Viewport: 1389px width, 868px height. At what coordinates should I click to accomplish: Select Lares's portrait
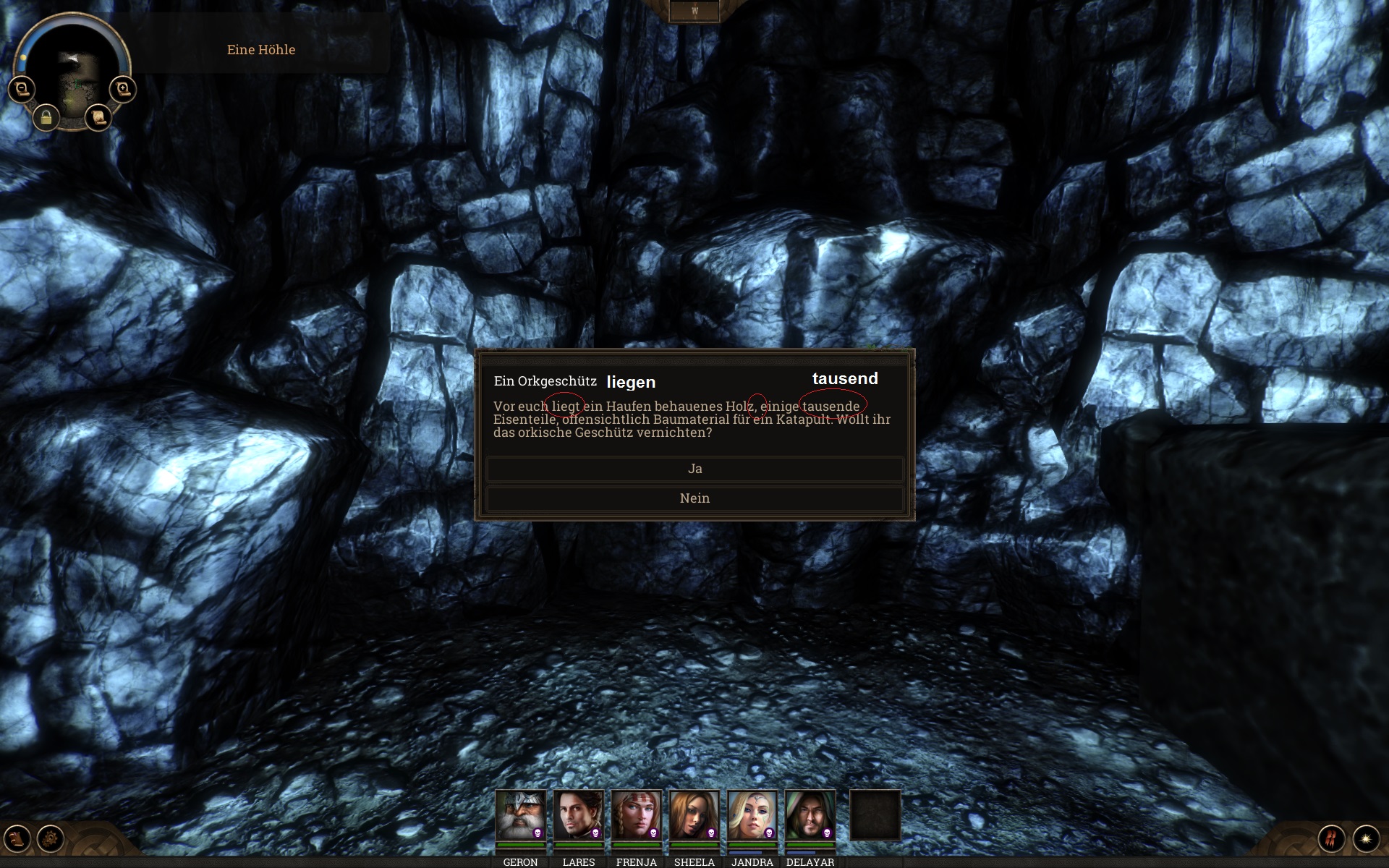[578, 815]
